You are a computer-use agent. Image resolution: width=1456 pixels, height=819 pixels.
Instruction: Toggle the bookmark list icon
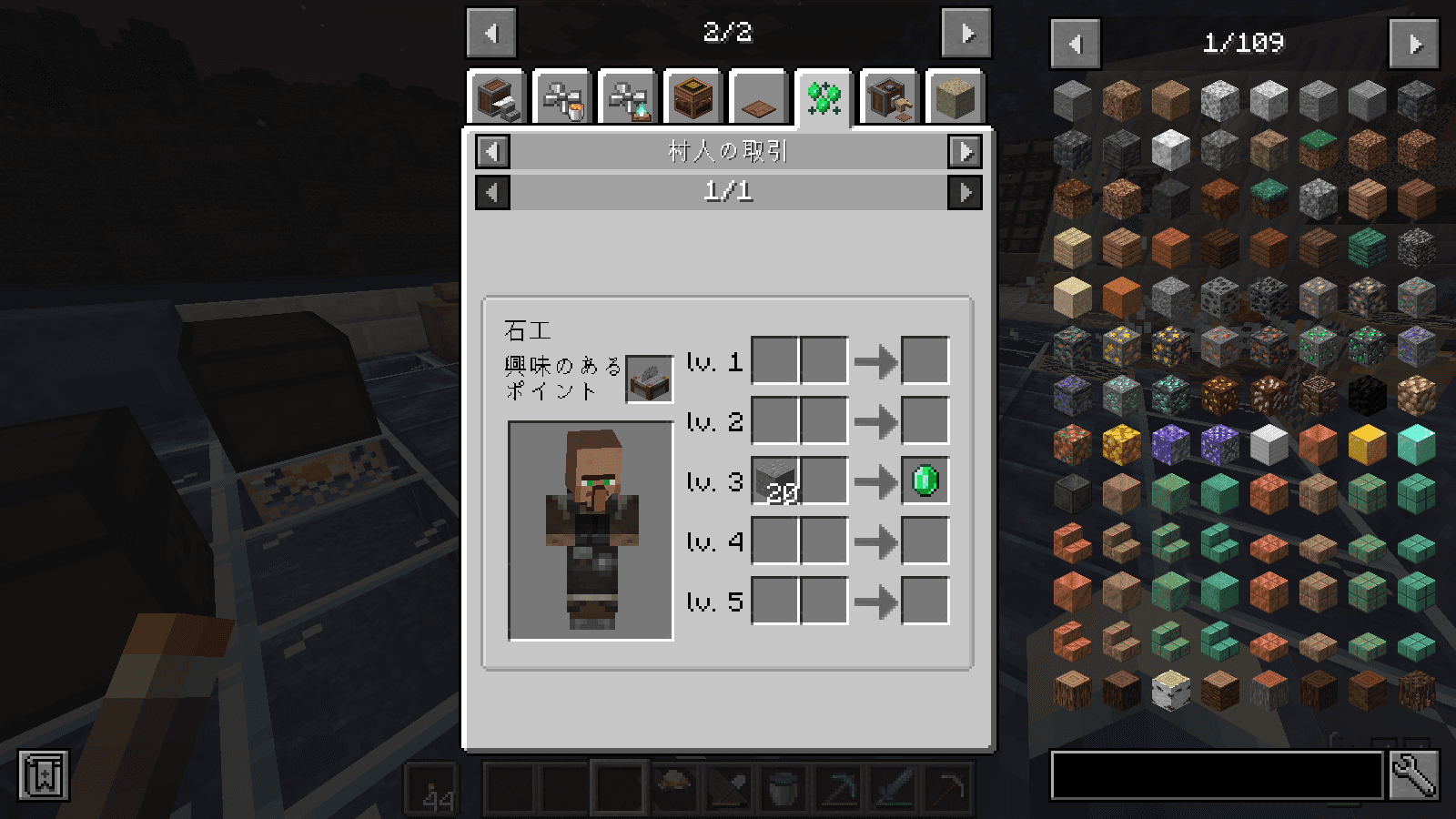[x=43, y=775]
